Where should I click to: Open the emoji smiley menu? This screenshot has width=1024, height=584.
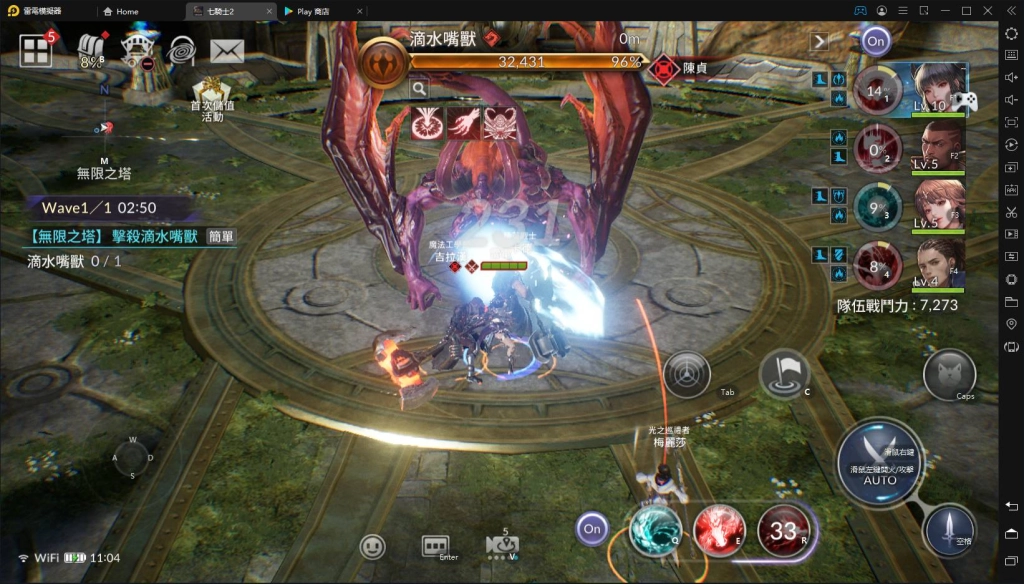[x=373, y=546]
